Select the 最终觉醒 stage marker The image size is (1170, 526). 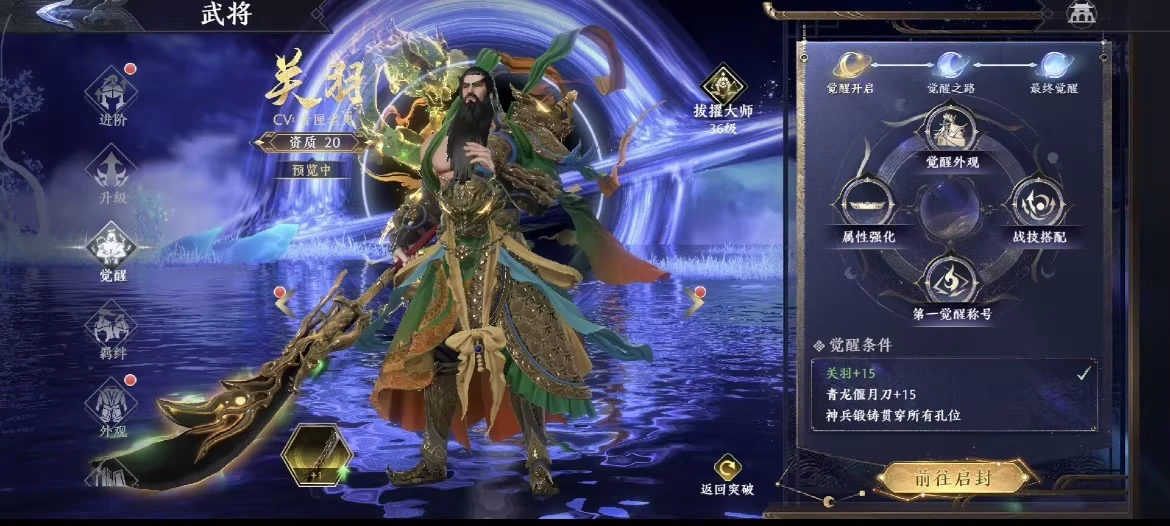1053,67
